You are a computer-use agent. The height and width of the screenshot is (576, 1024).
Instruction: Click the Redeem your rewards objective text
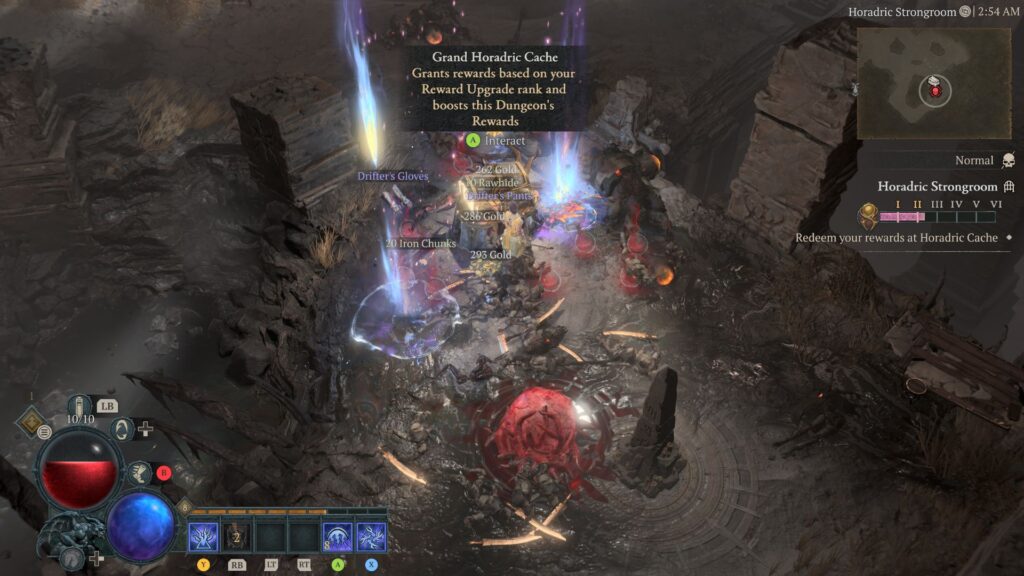(x=896, y=238)
